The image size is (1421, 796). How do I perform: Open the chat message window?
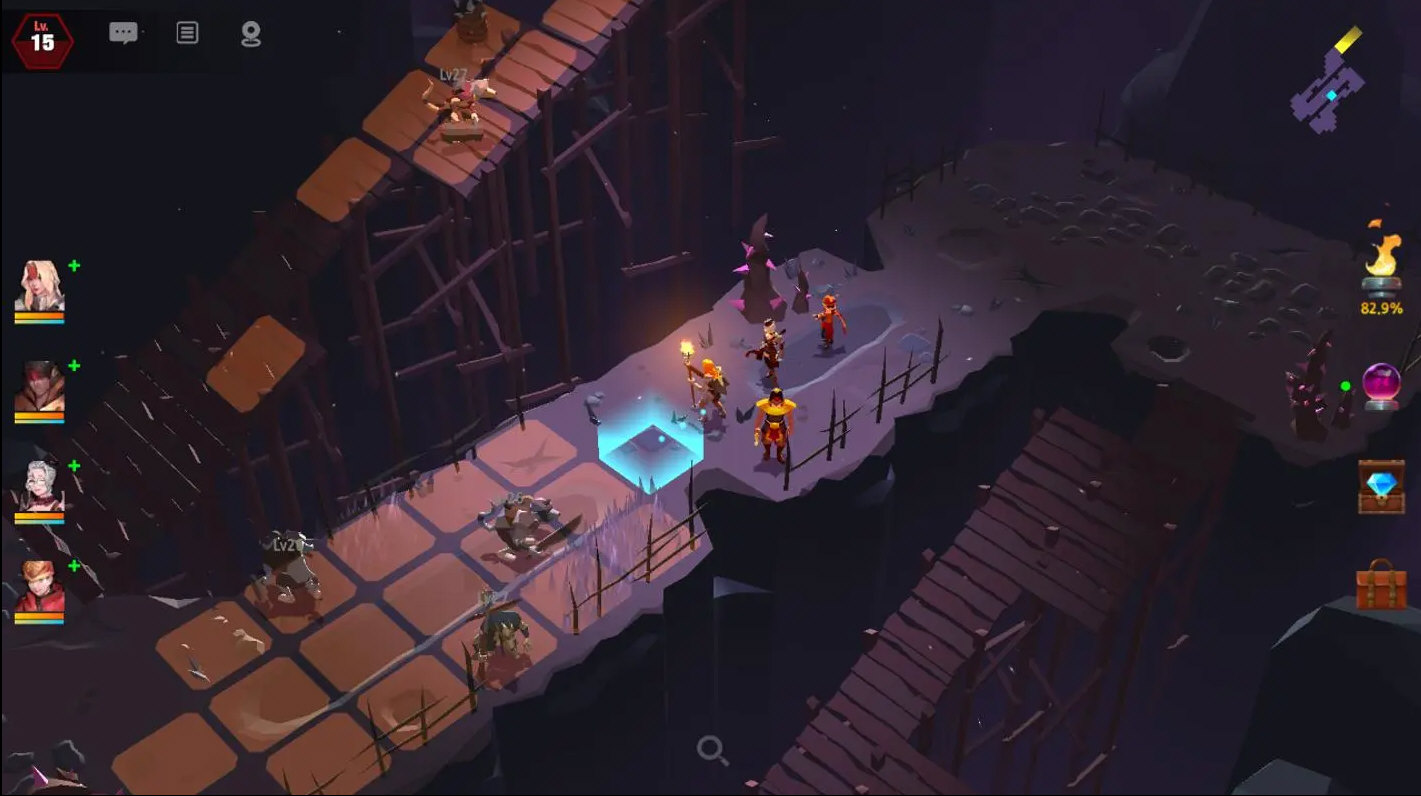tap(123, 32)
